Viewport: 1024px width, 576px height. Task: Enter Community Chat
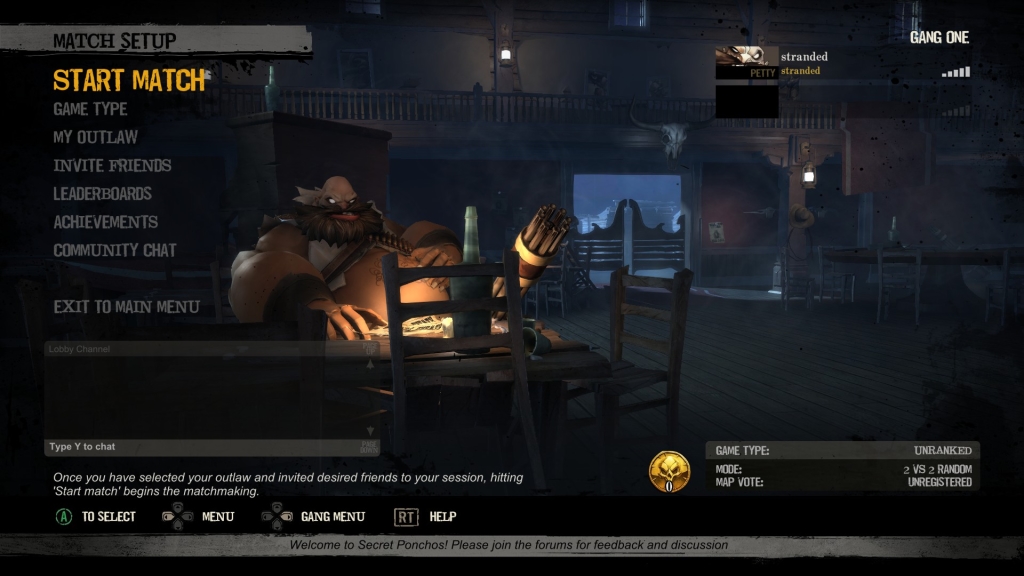click(114, 250)
